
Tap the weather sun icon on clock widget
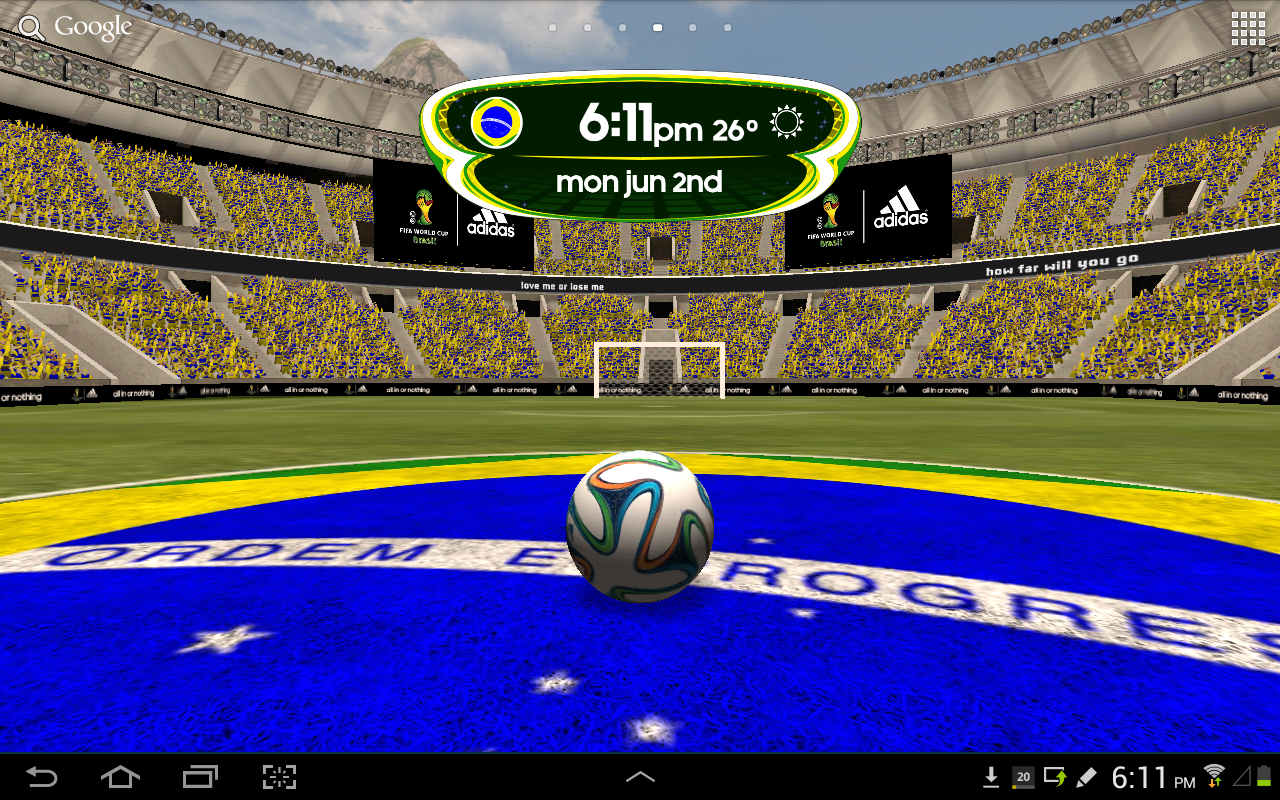(x=786, y=122)
